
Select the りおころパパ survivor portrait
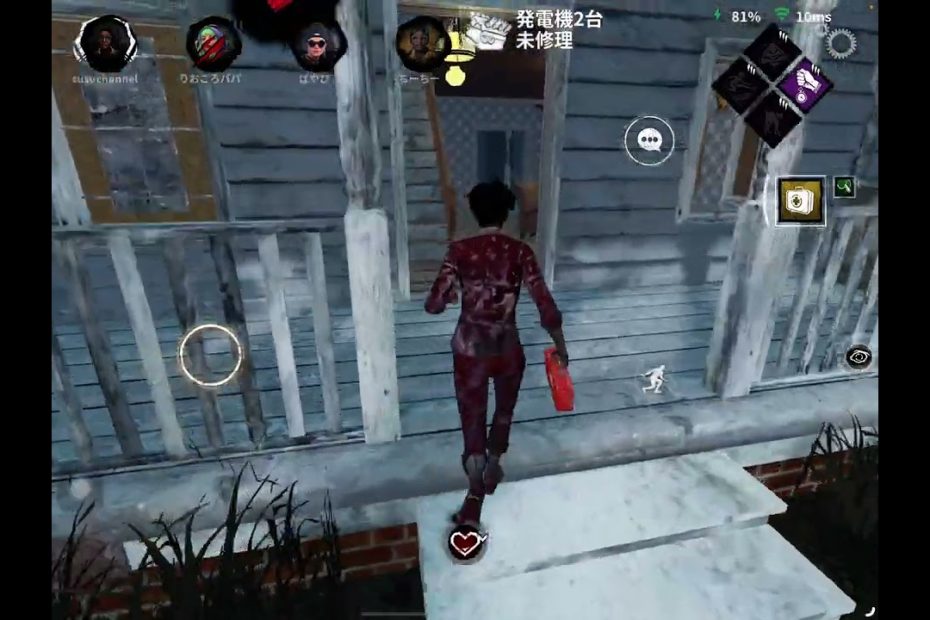pos(213,43)
